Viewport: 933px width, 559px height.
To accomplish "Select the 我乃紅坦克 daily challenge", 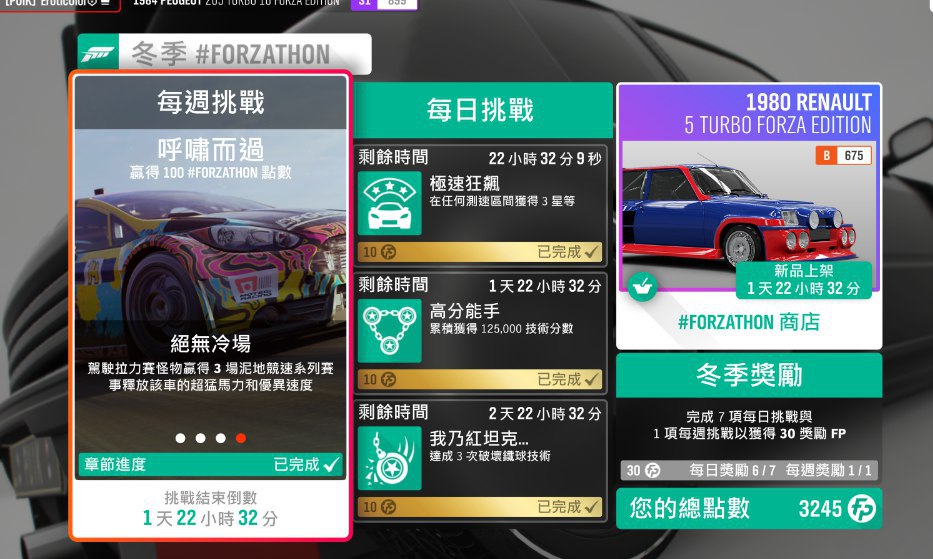I will (481, 460).
